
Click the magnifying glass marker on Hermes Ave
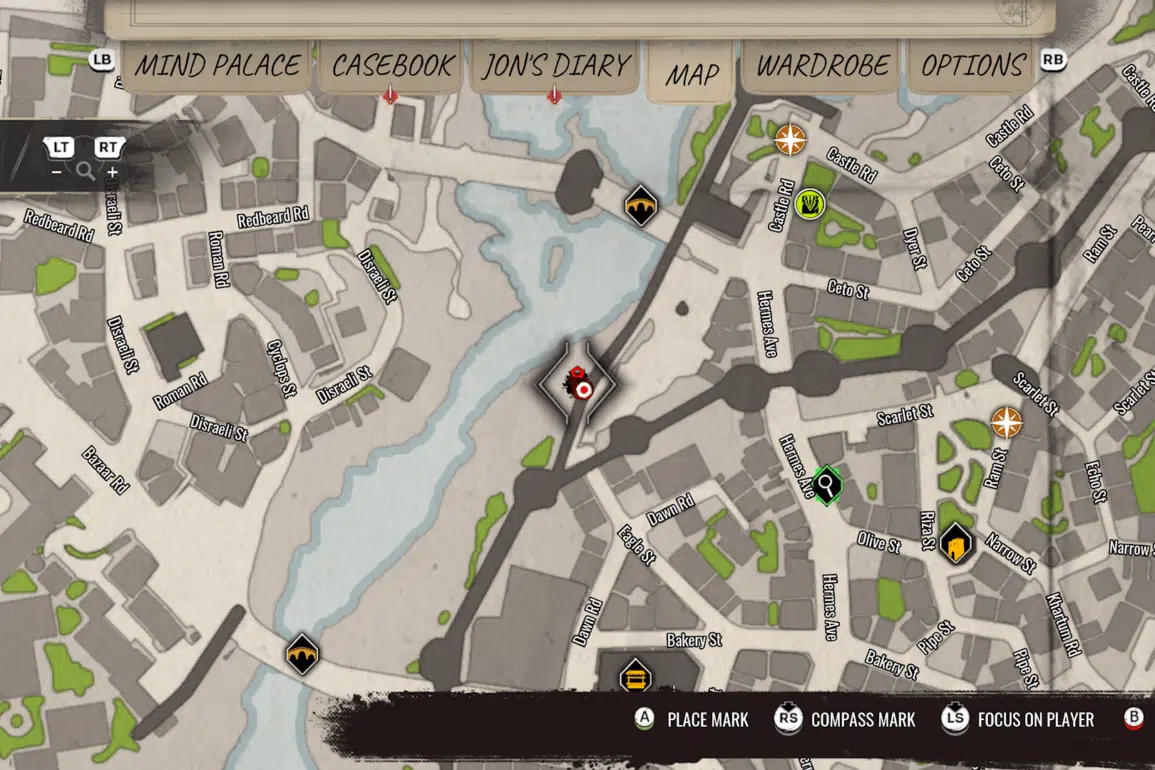tap(826, 486)
